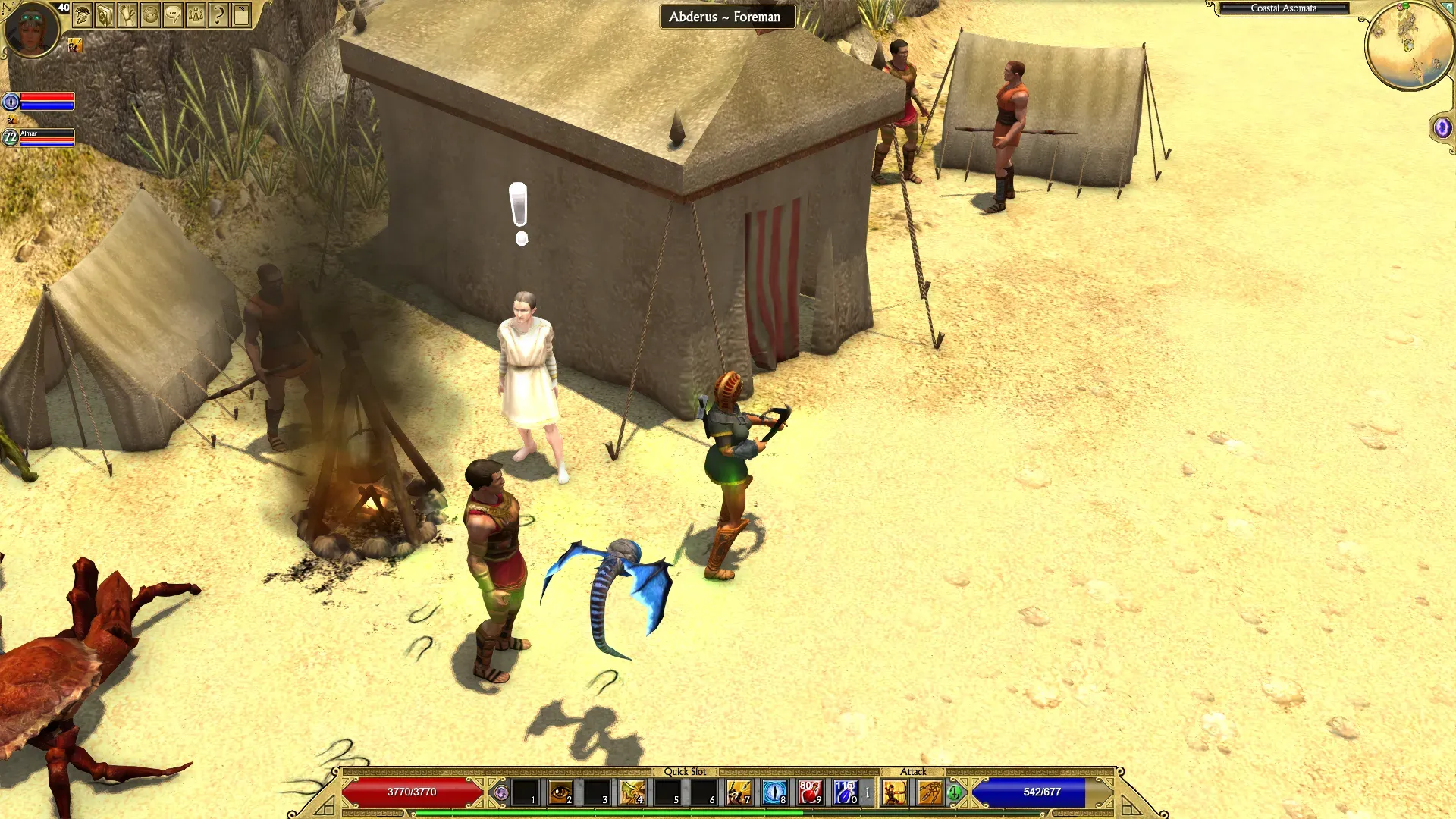Open the skills book icon

point(105,15)
